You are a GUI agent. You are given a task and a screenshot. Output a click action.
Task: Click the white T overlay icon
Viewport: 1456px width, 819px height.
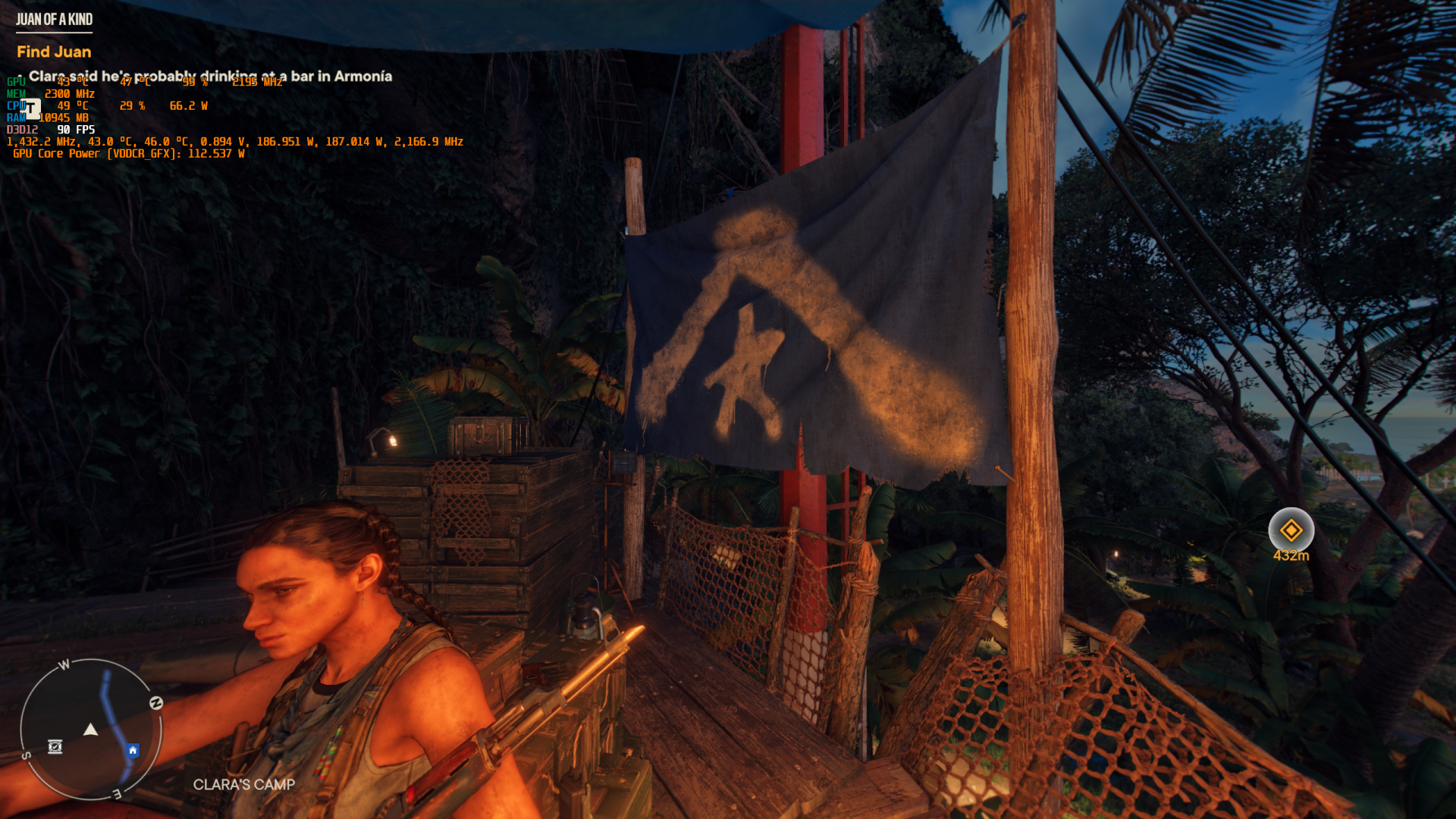(30, 108)
